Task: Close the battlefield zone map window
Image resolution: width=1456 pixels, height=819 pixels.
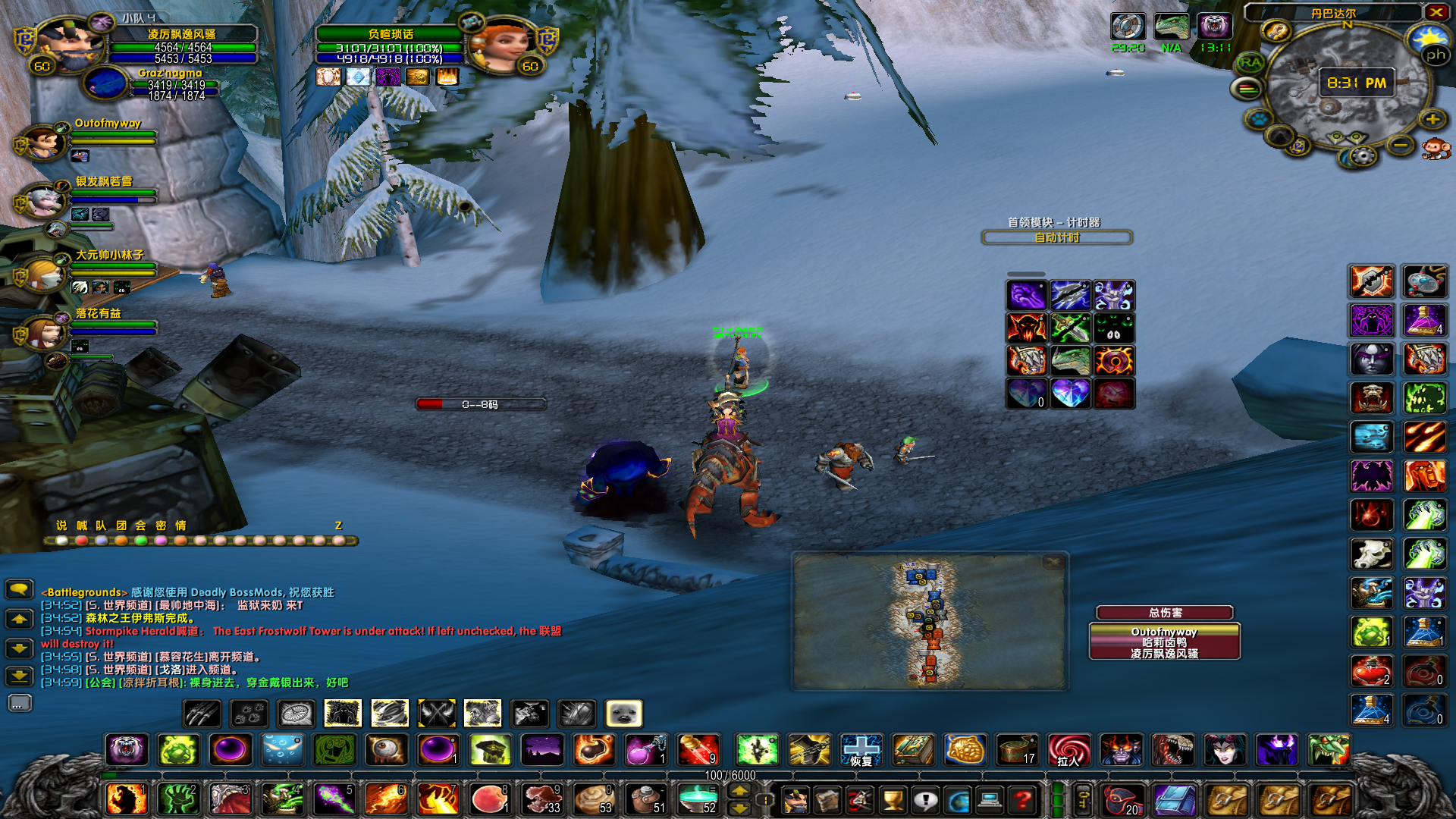Action: 1053,562
